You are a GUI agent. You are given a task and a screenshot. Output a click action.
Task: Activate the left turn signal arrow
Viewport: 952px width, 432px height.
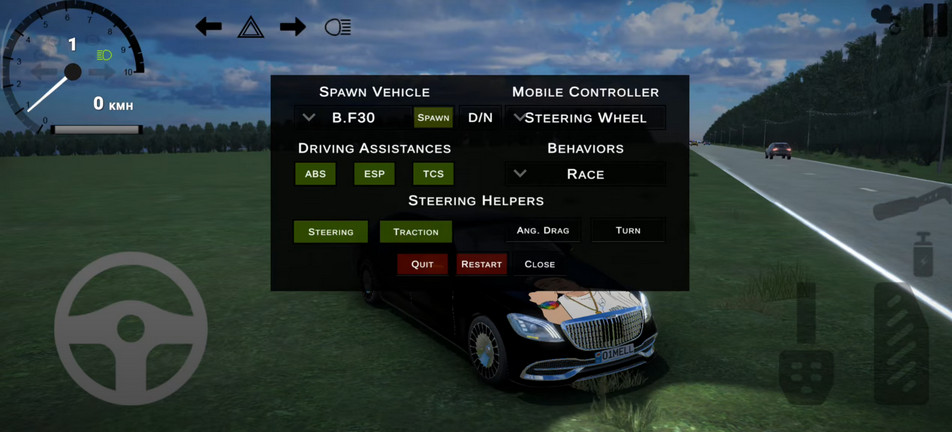208,27
